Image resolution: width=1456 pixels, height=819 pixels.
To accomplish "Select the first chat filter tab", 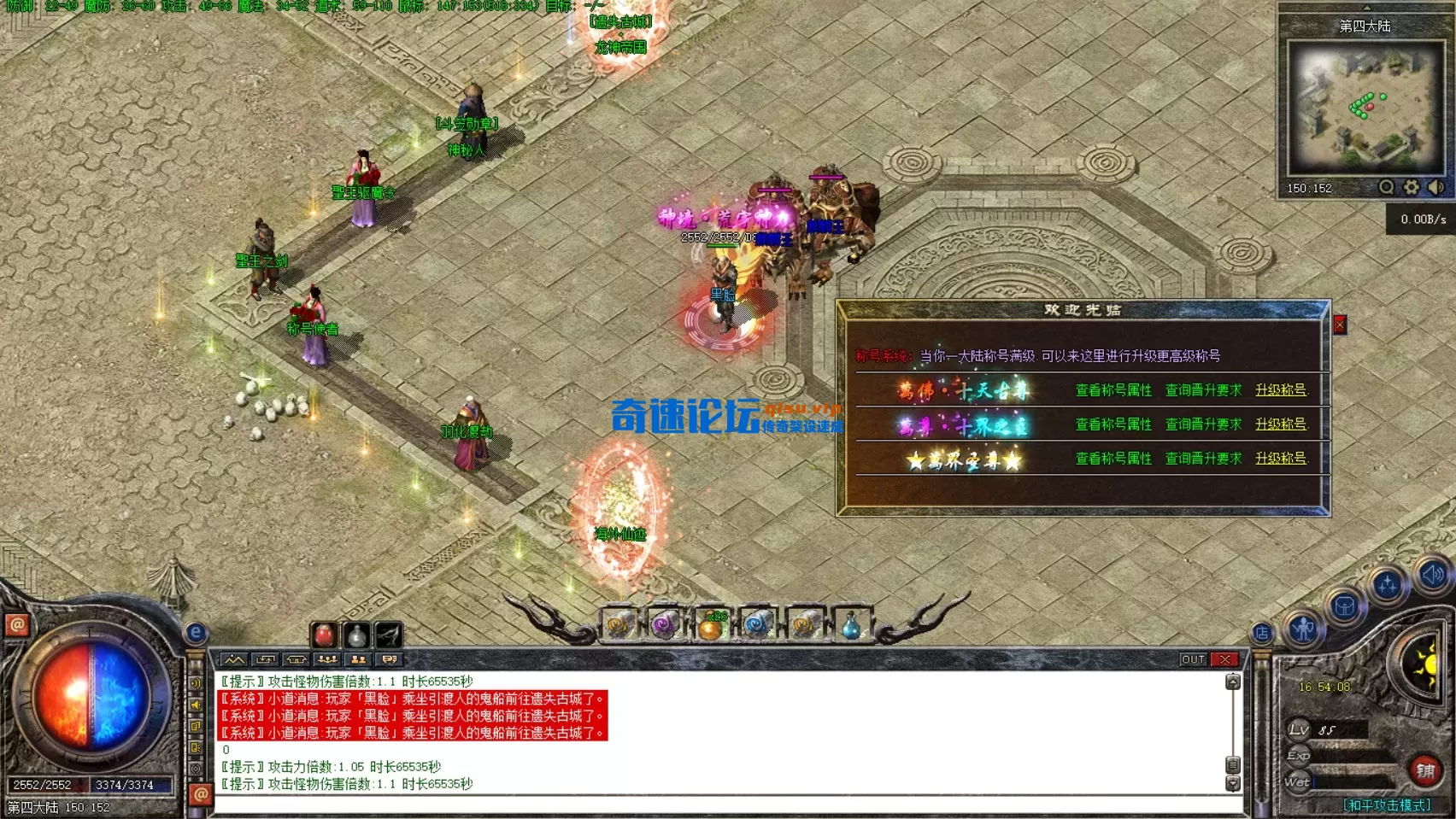I will click(x=233, y=660).
